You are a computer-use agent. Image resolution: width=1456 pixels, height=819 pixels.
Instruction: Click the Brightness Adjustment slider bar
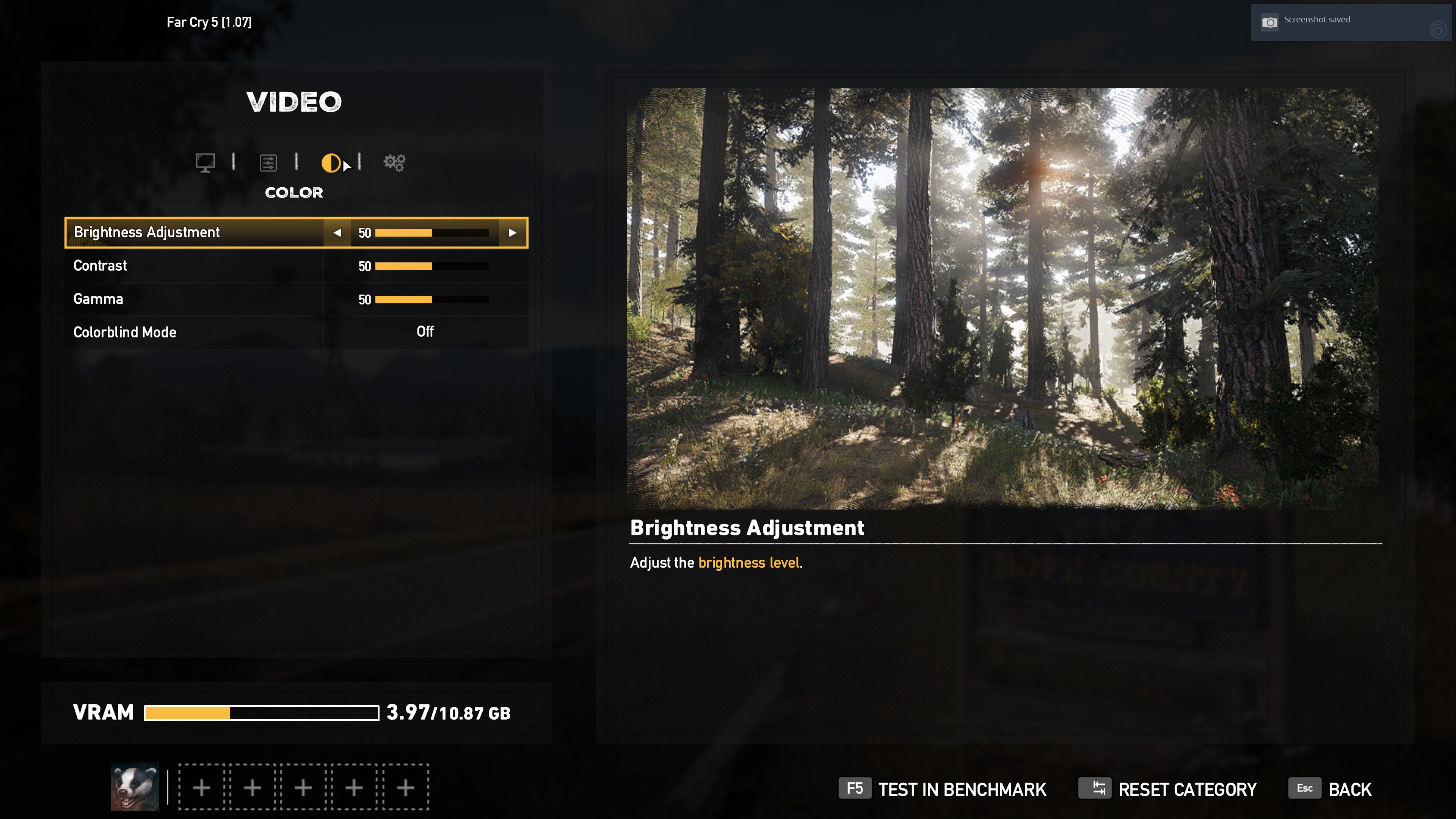[x=432, y=233]
